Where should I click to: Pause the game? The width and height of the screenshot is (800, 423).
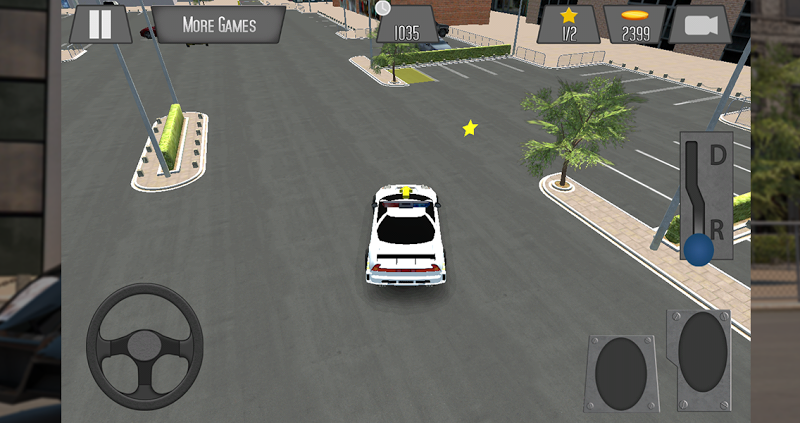pyautogui.click(x=100, y=24)
